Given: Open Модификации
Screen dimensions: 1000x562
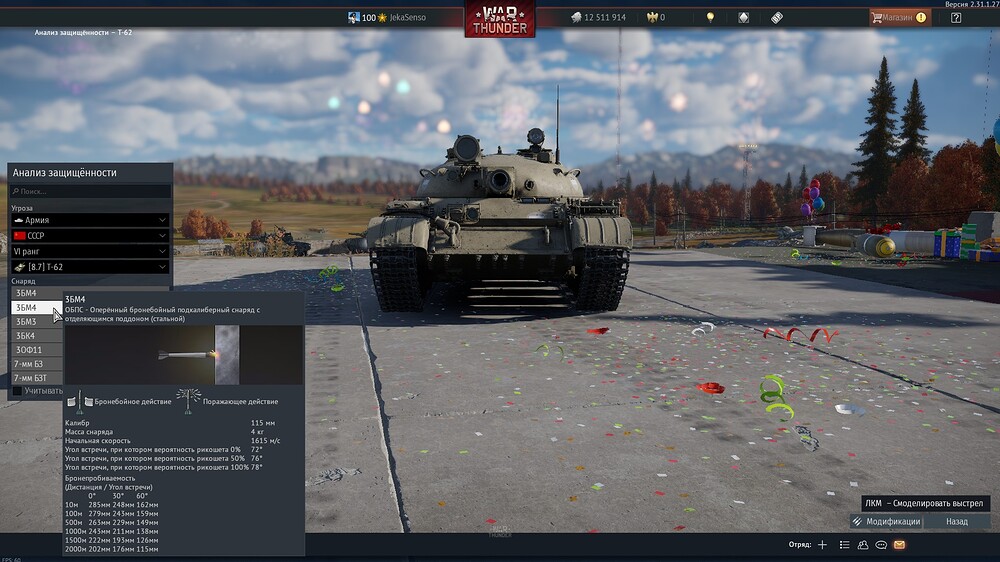Looking at the screenshot, I should tap(885, 521).
